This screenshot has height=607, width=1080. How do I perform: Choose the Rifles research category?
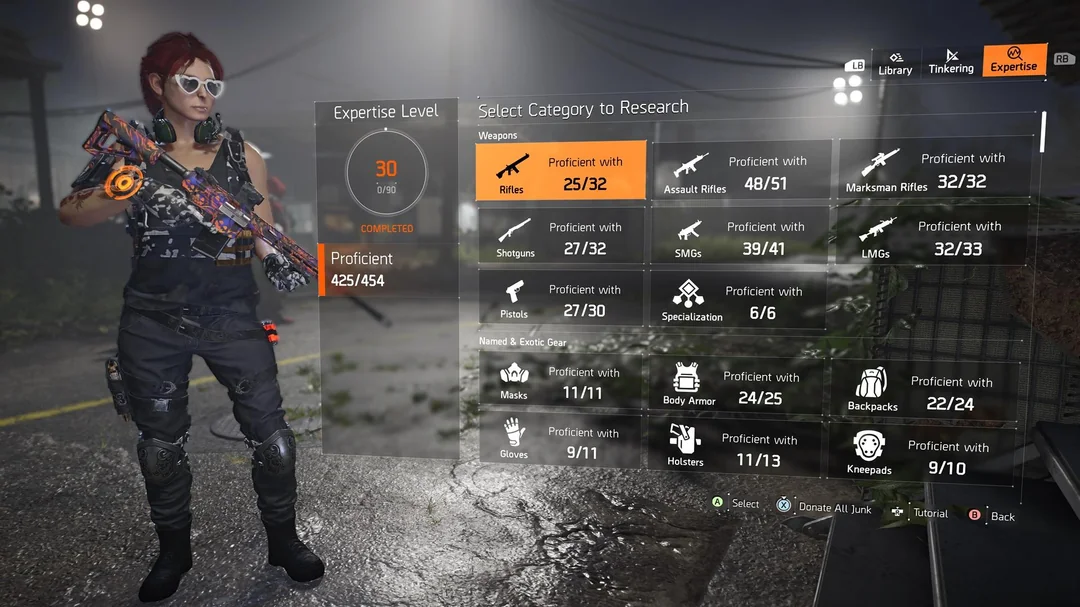coord(560,172)
